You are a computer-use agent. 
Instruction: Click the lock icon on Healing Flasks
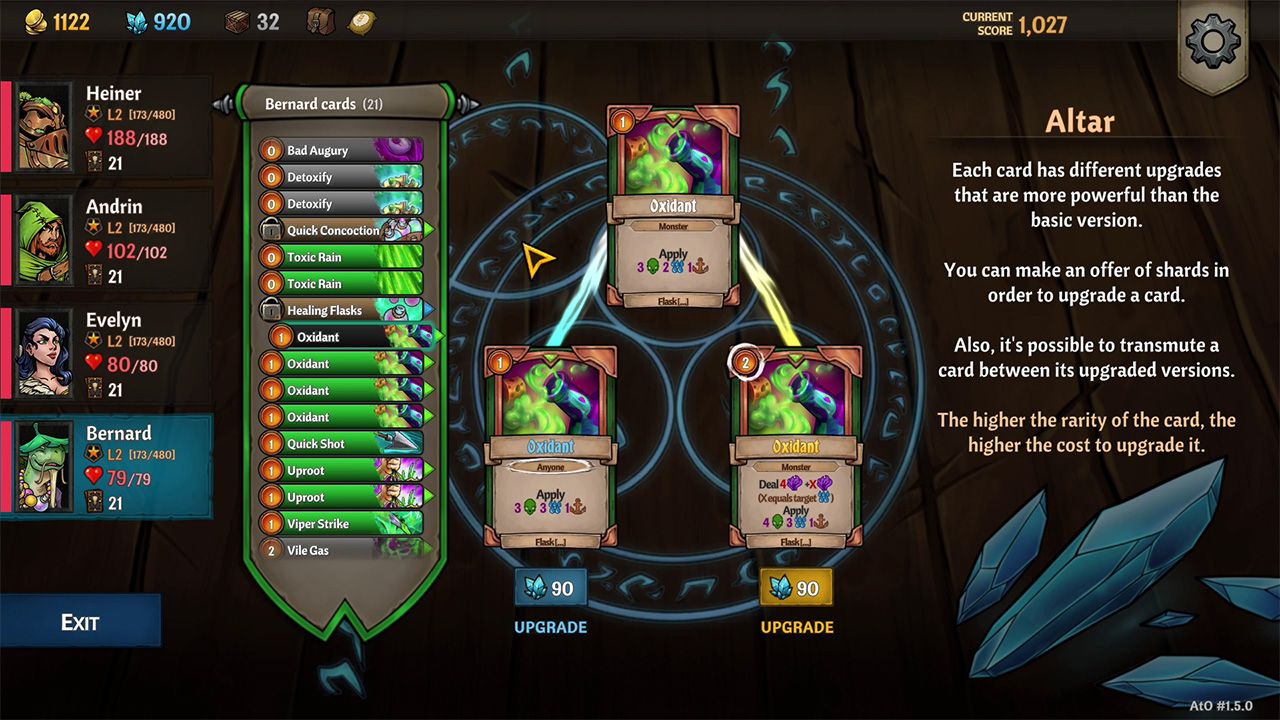pyautogui.click(x=271, y=310)
